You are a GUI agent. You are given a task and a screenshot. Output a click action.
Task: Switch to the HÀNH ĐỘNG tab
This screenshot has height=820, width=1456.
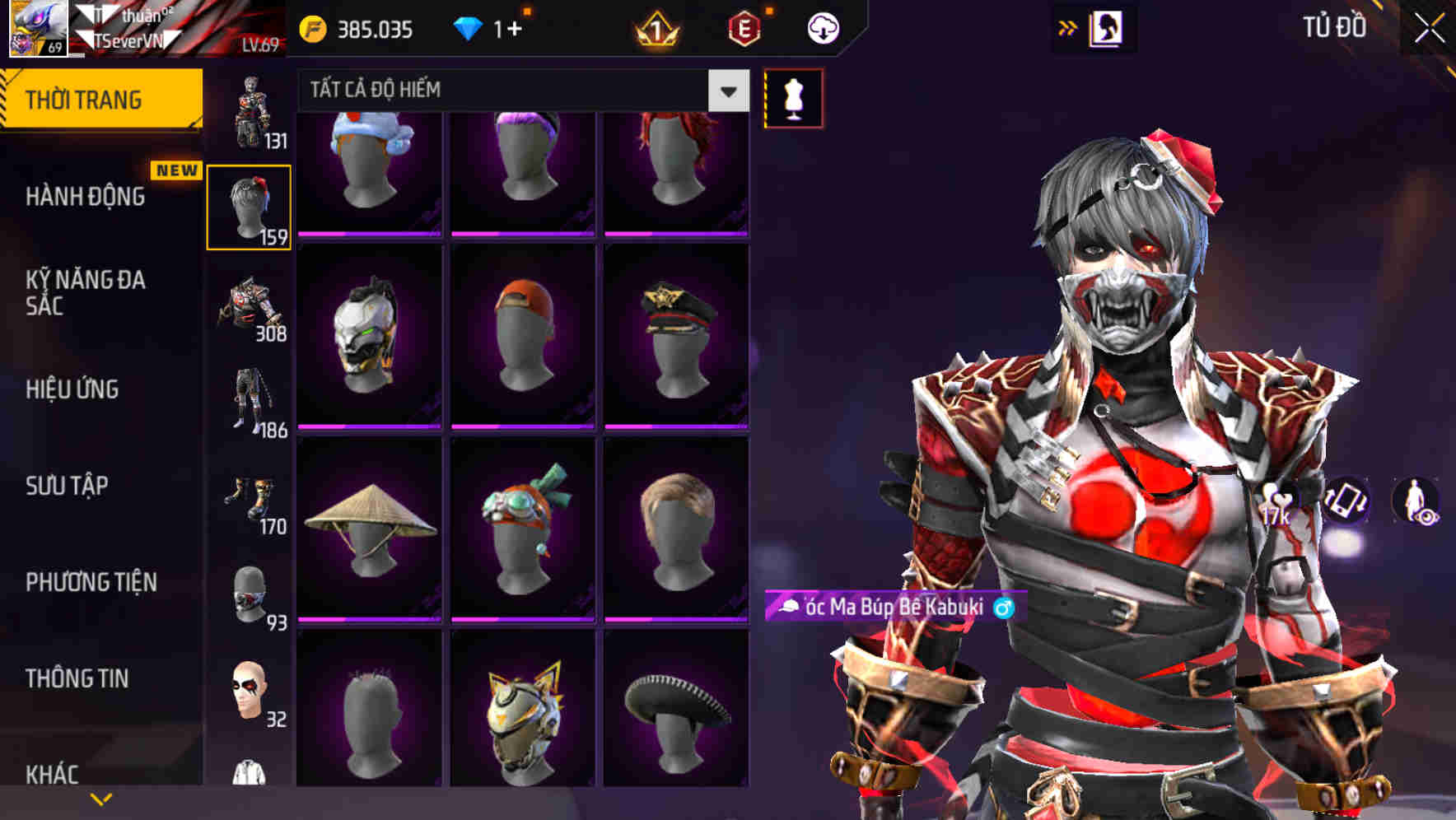point(86,197)
